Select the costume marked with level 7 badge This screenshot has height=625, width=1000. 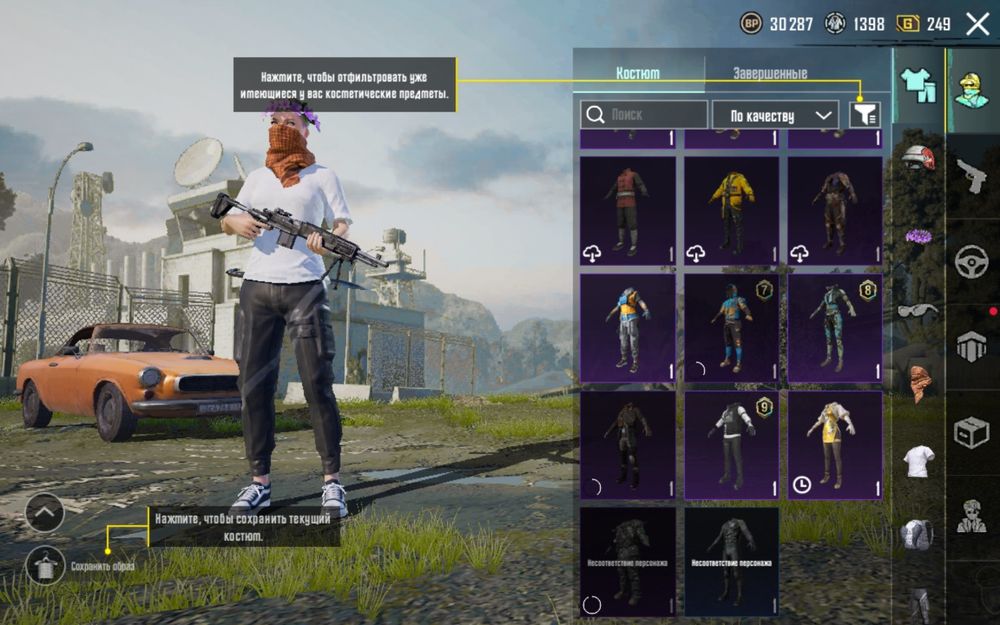731,328
